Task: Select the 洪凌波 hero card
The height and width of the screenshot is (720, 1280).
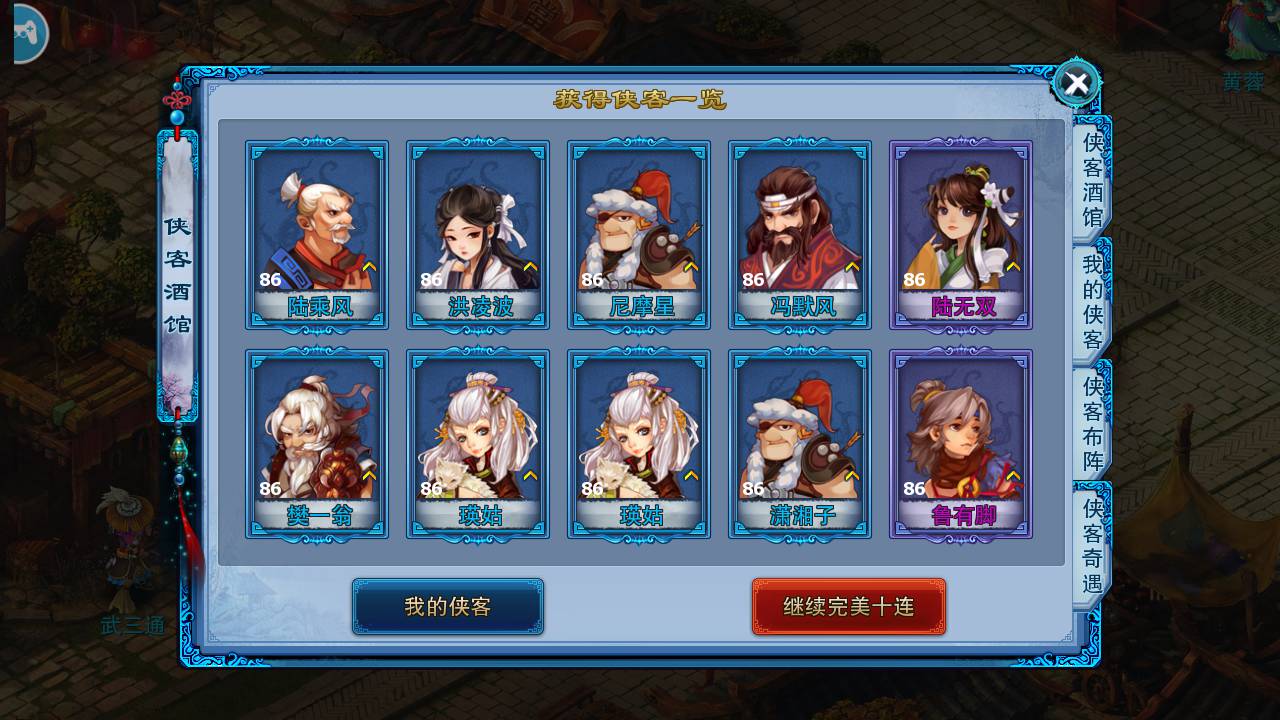Action: click(x=478, y=235)
